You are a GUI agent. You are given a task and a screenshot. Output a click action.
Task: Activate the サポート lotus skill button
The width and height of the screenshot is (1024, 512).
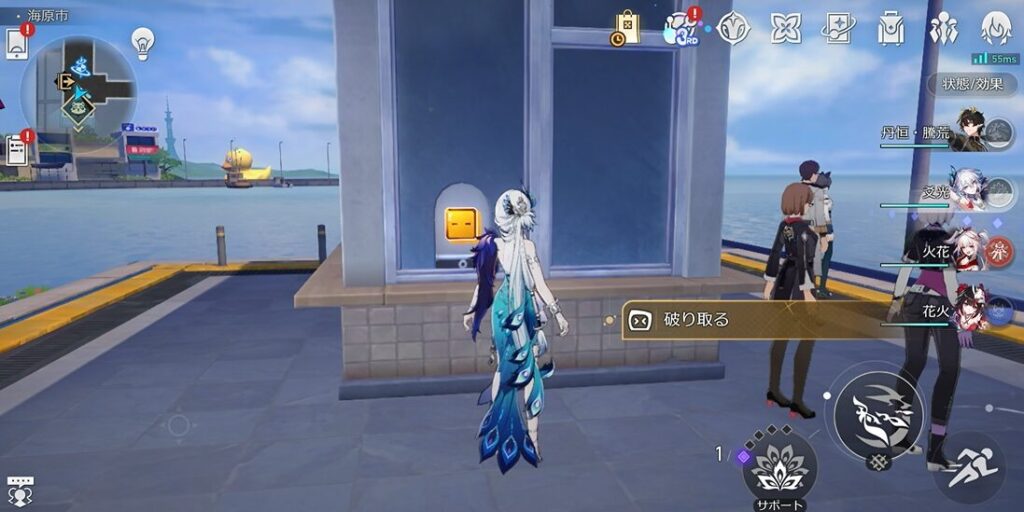point(779,466)
